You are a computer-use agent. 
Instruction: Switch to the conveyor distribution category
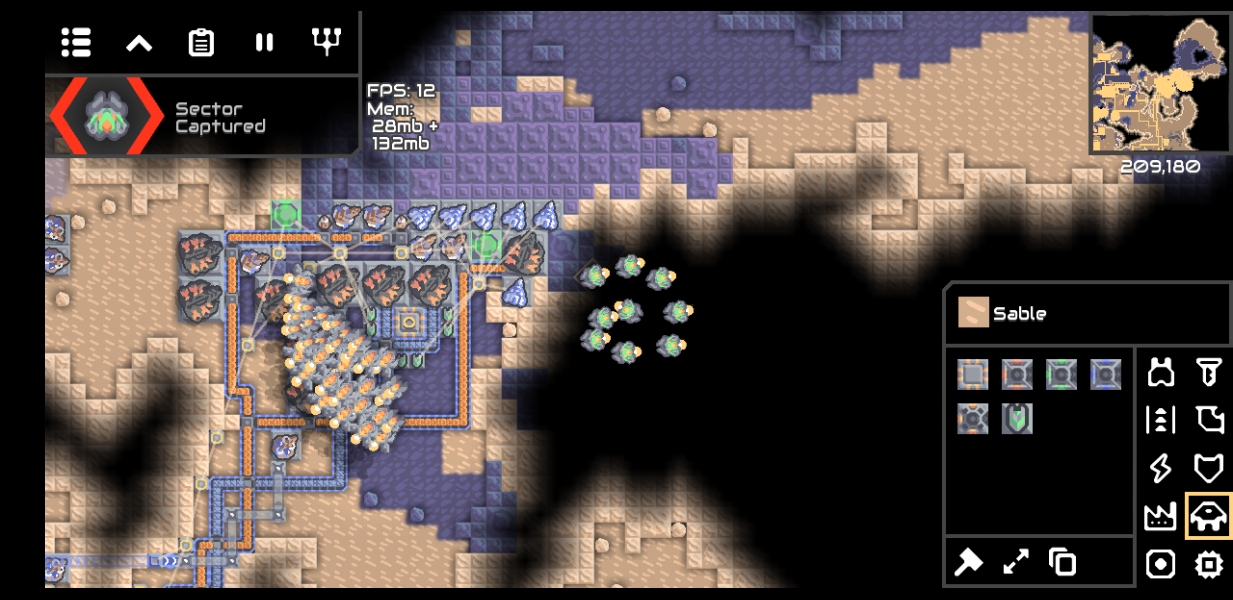point(1161,420)
